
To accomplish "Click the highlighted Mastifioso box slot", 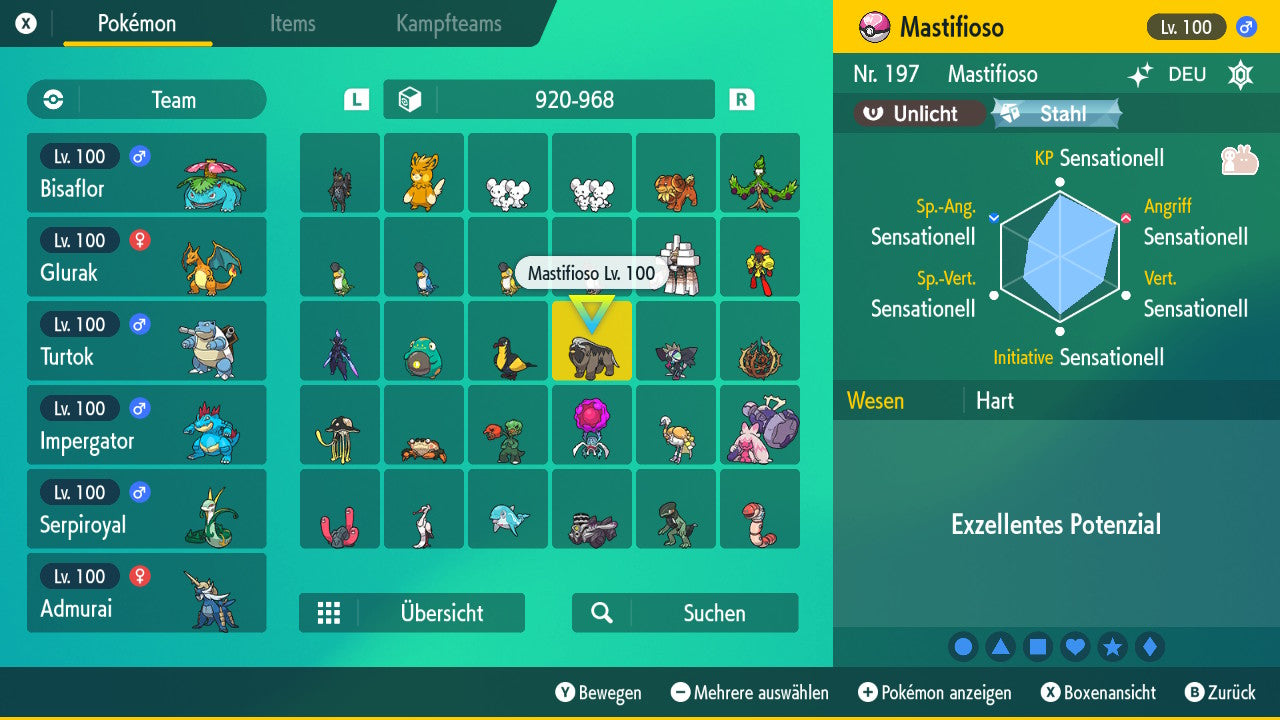I will (591, 341).
